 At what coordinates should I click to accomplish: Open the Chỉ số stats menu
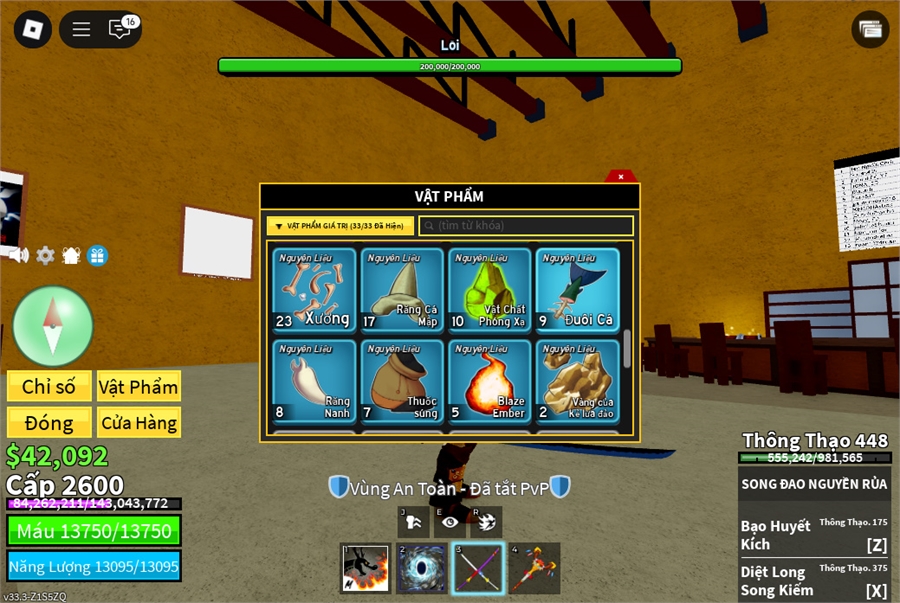(49, 387)
